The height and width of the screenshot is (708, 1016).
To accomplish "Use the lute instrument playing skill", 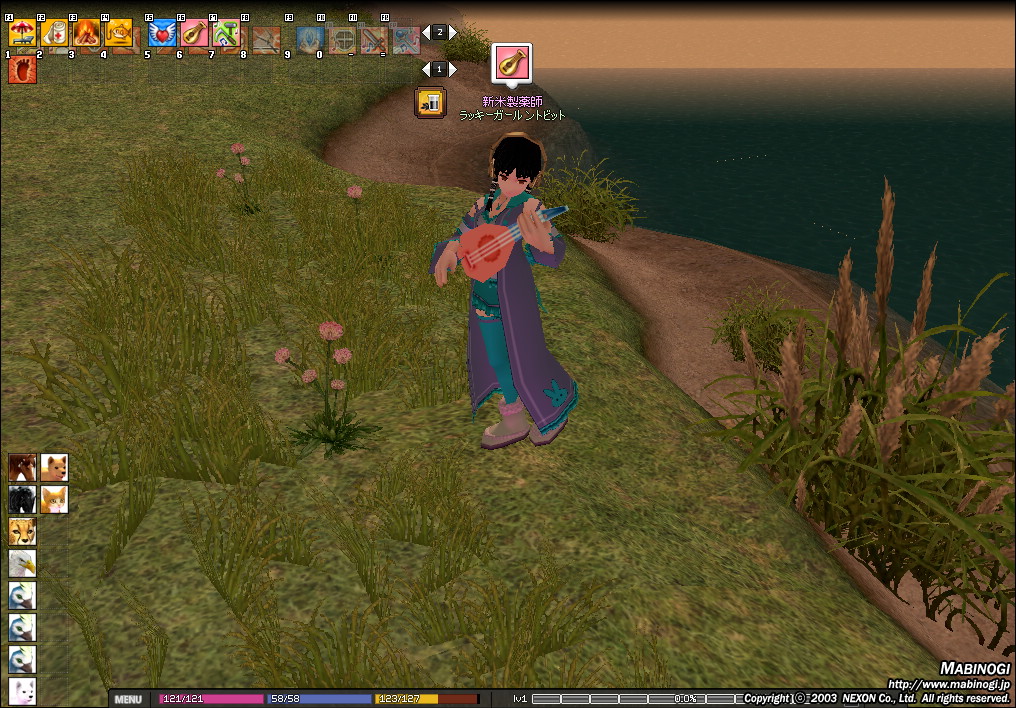I will click(194, 34).
